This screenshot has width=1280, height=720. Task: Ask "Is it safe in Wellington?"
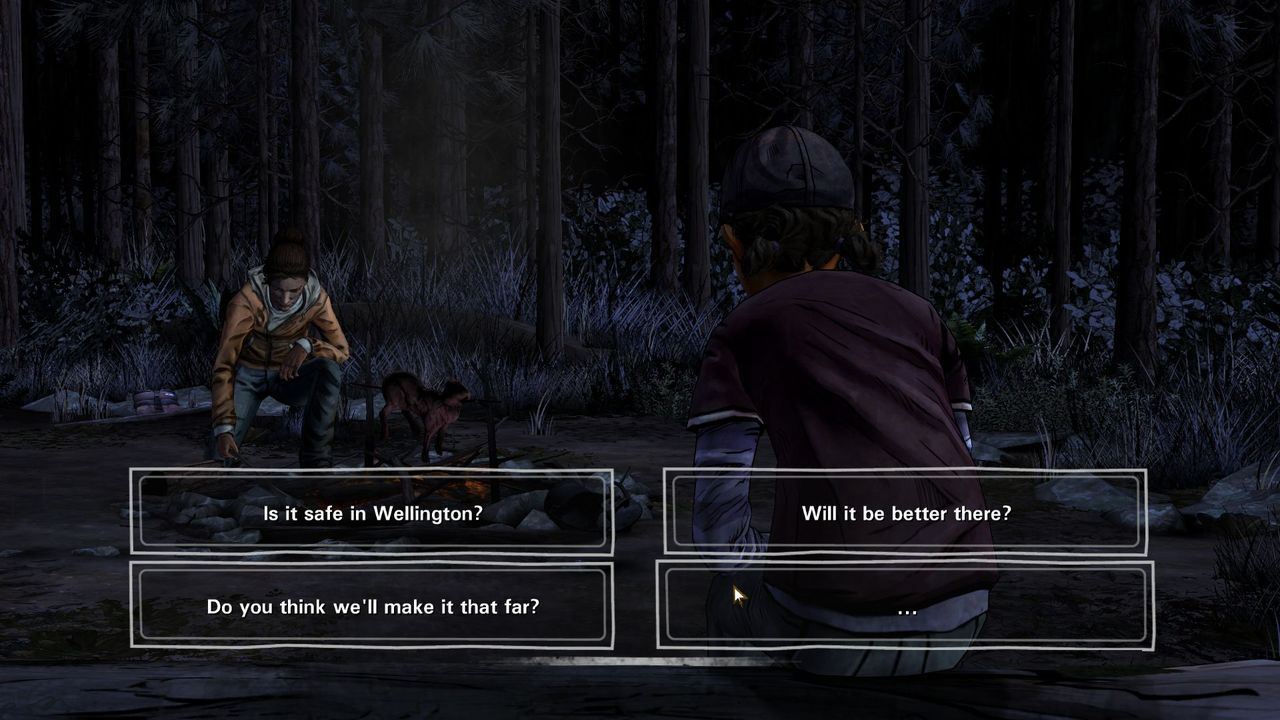(x=372, y=513)
